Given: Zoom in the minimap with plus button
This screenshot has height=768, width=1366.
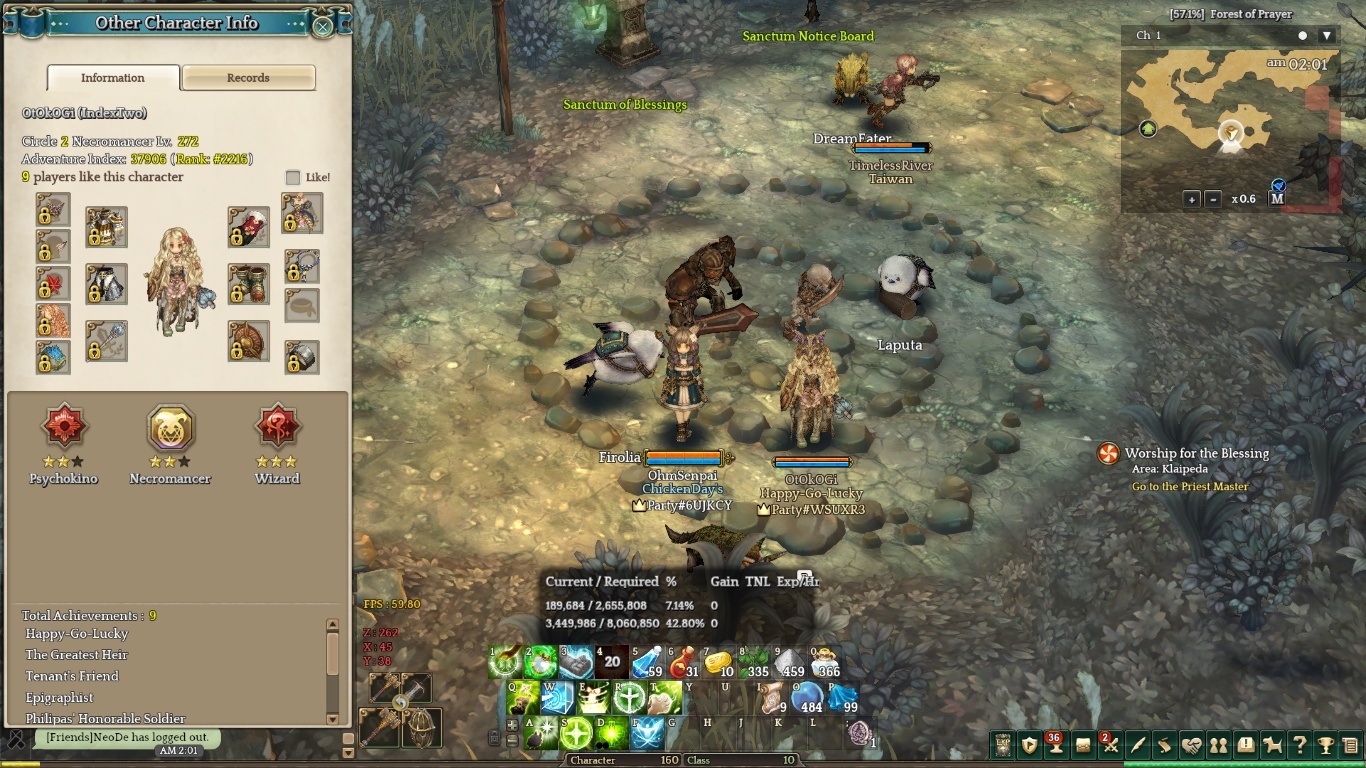Looking at the screenshot, I should pyautogui.click(x=1192, y=199).
